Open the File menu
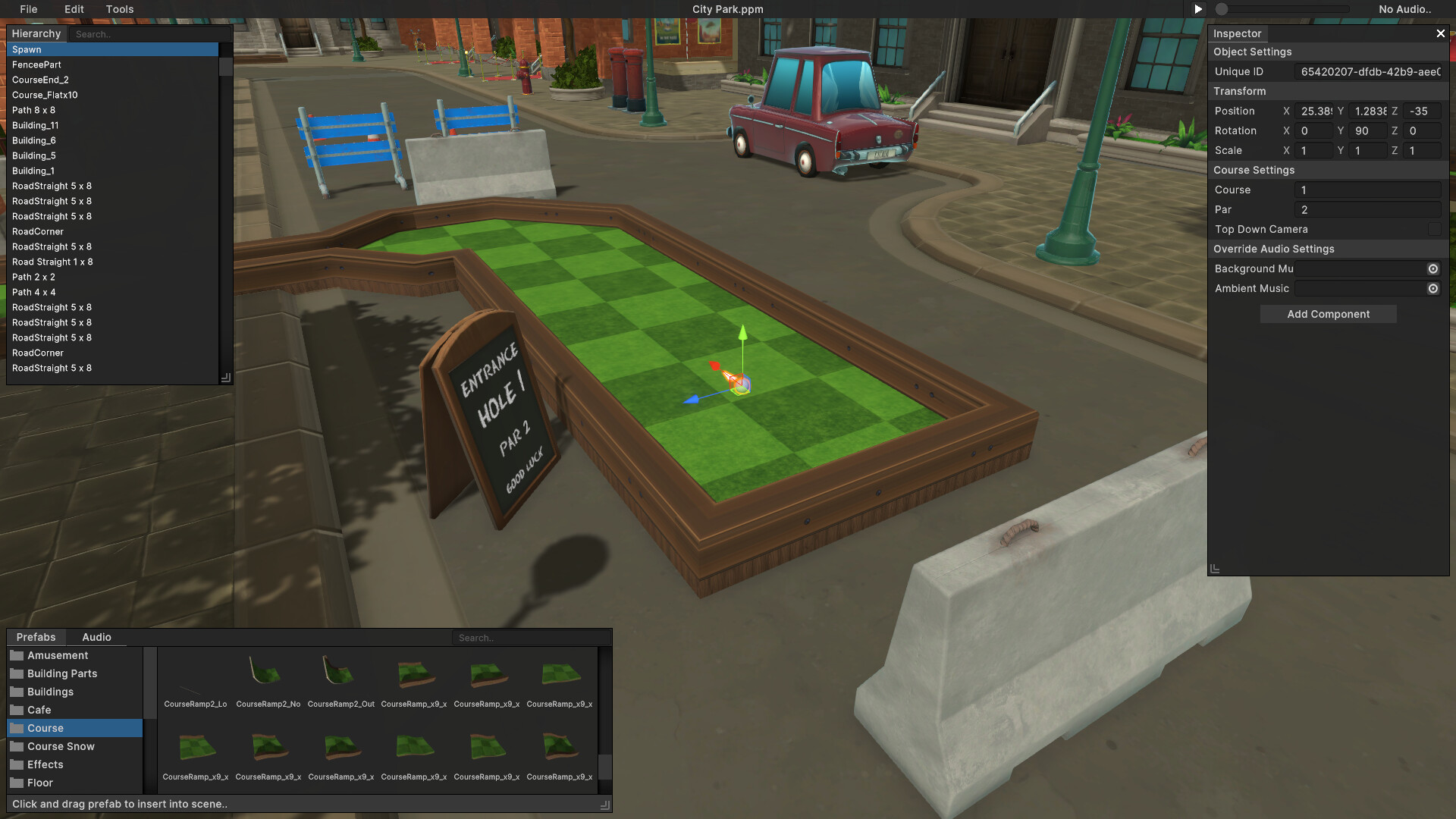Image resolution: width=1456 pixels, height=819 pixels. point(29,9)
